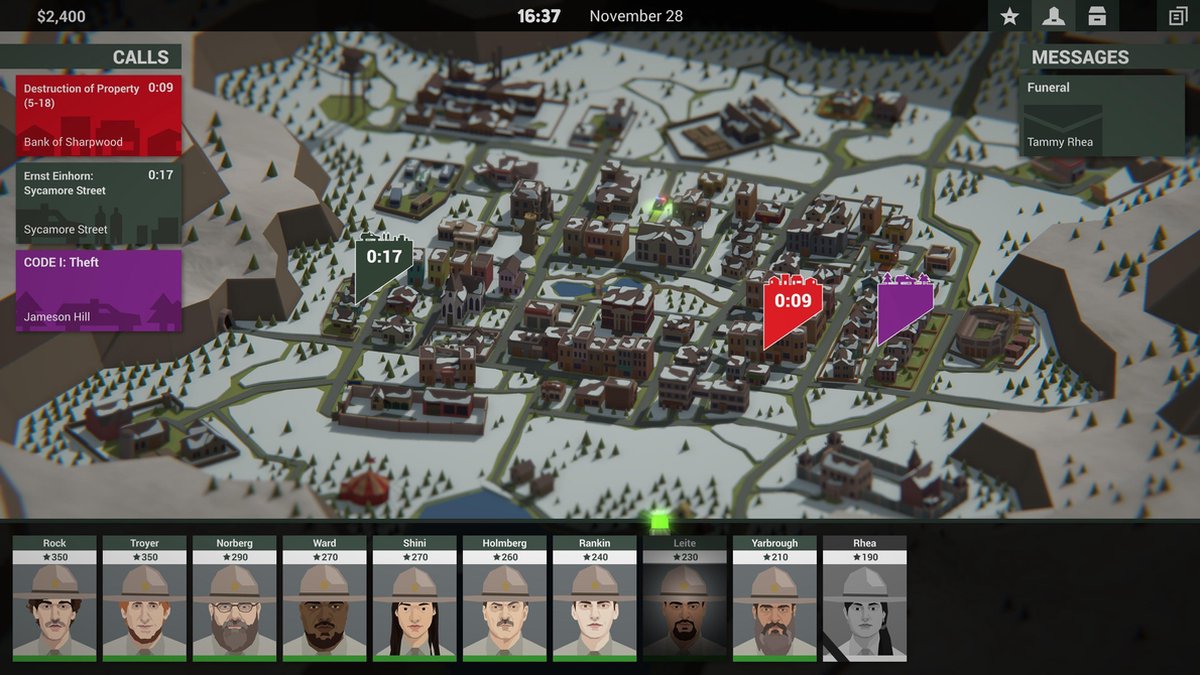Image resolution: width=1200 pixels, height=675 pixels.
Task: Select officer Holmberg's card
Action: pyautogui.click(x=505, y=598)
